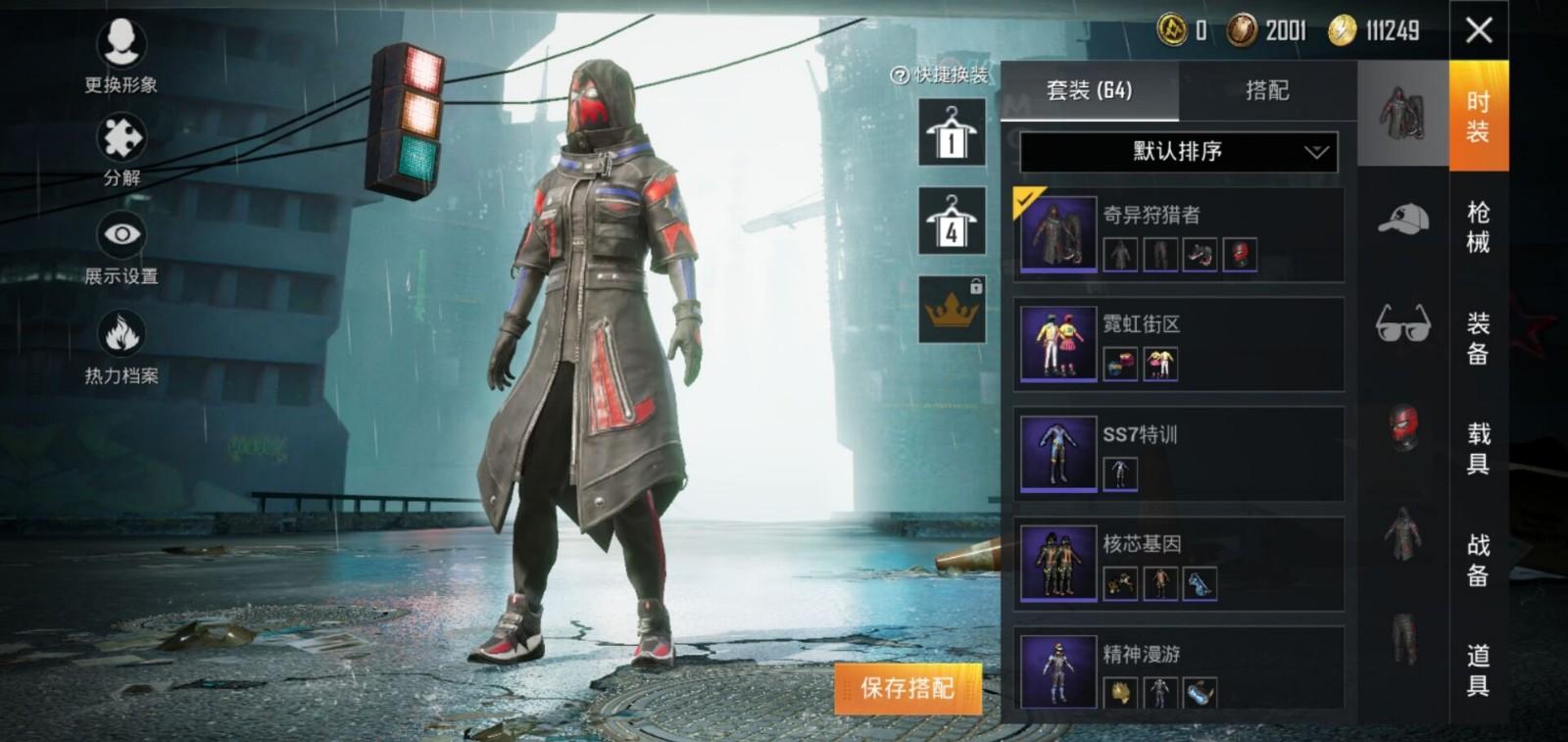
Task: Open the 默认排序 sort dropdown
Action: tap(1178, 152)
